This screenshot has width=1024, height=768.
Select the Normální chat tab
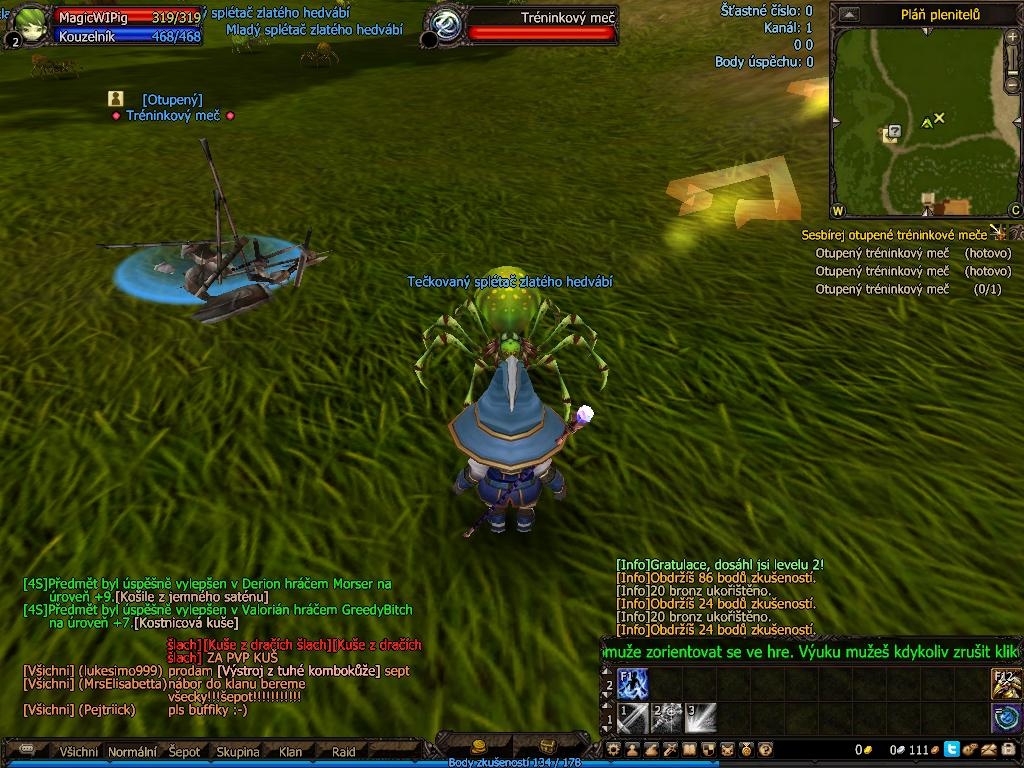(132, 751)
